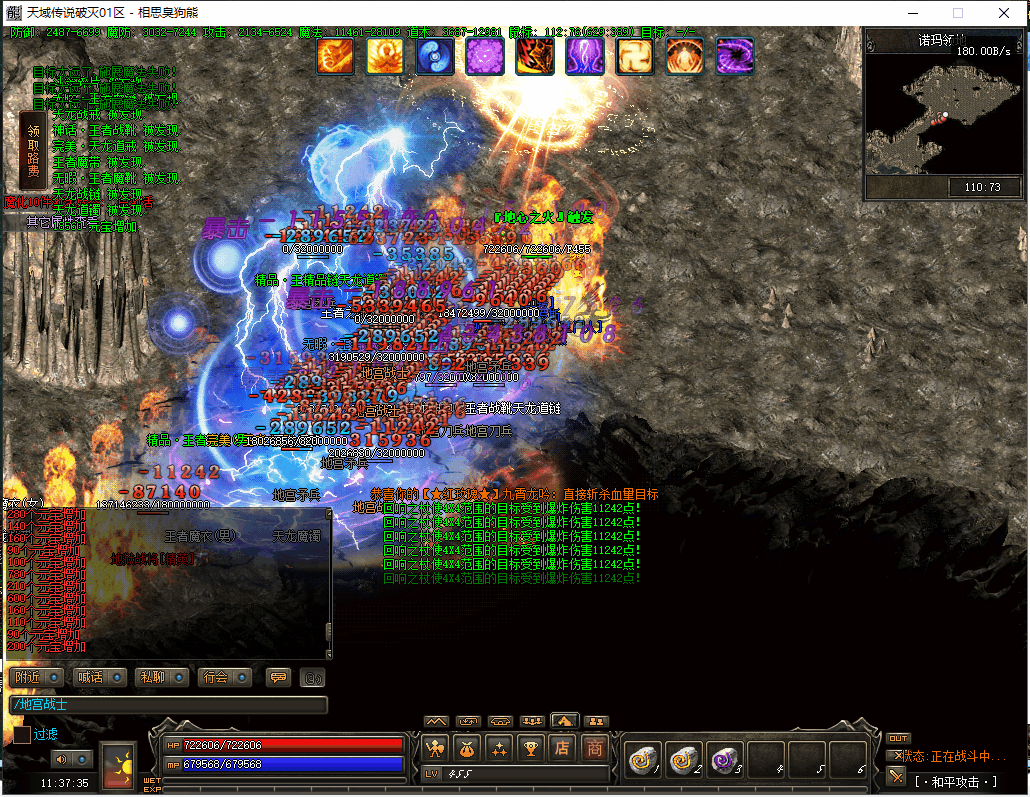This screenshot has height=797, width=1030.
Task: Close the game window
Action: 1005,13
